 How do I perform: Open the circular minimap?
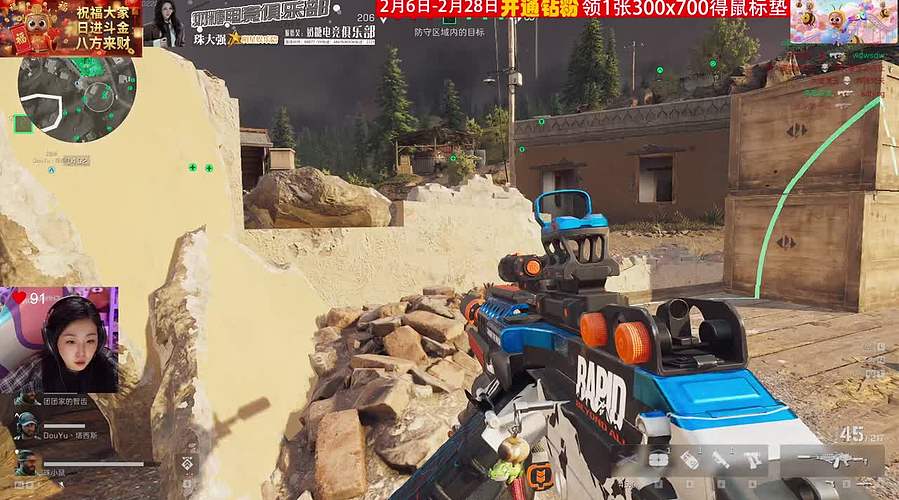(68, 98)
